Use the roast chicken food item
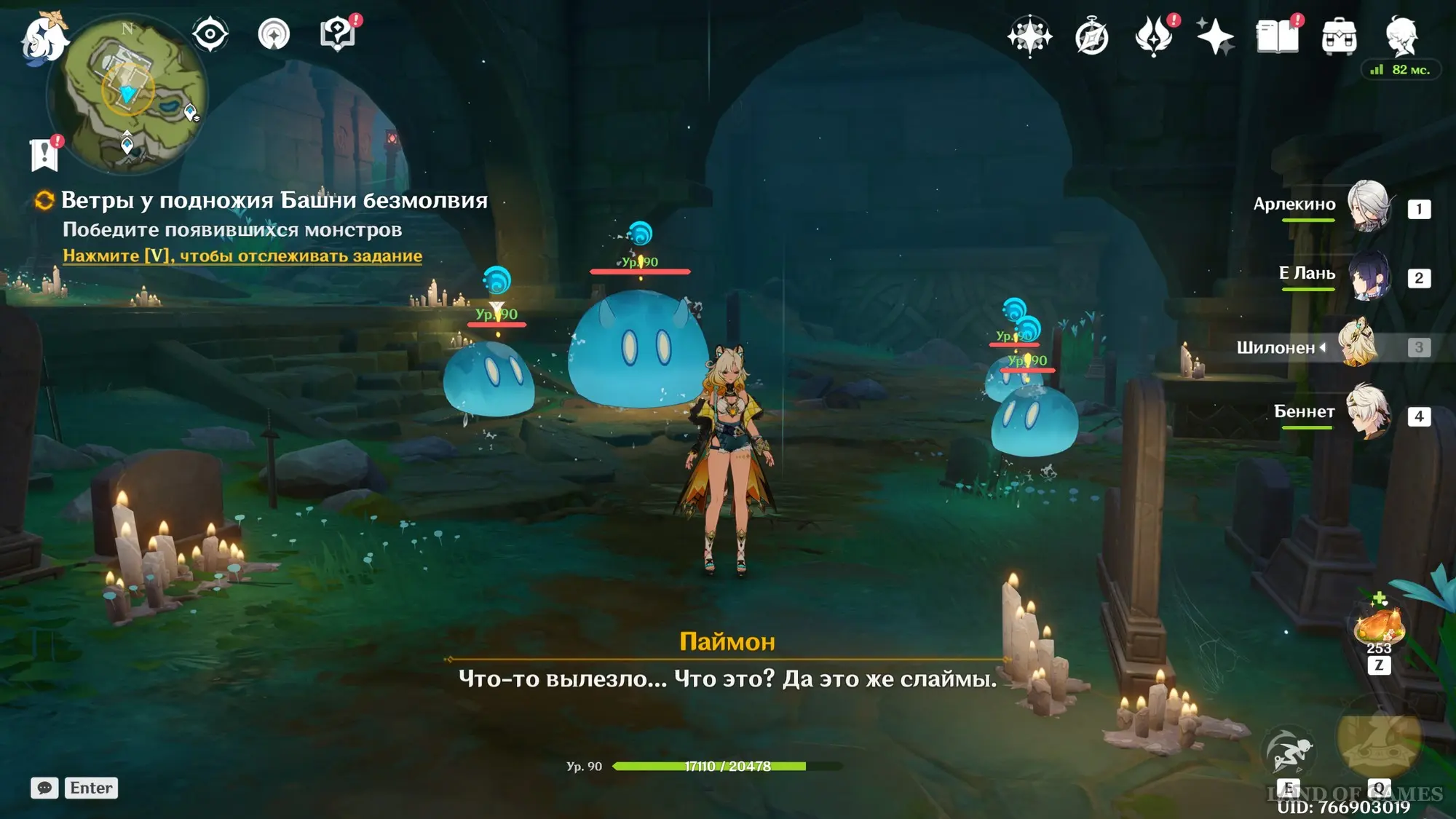This screenshot has width=1456, height=819. pyautogui.click(x=1378, y=625)
